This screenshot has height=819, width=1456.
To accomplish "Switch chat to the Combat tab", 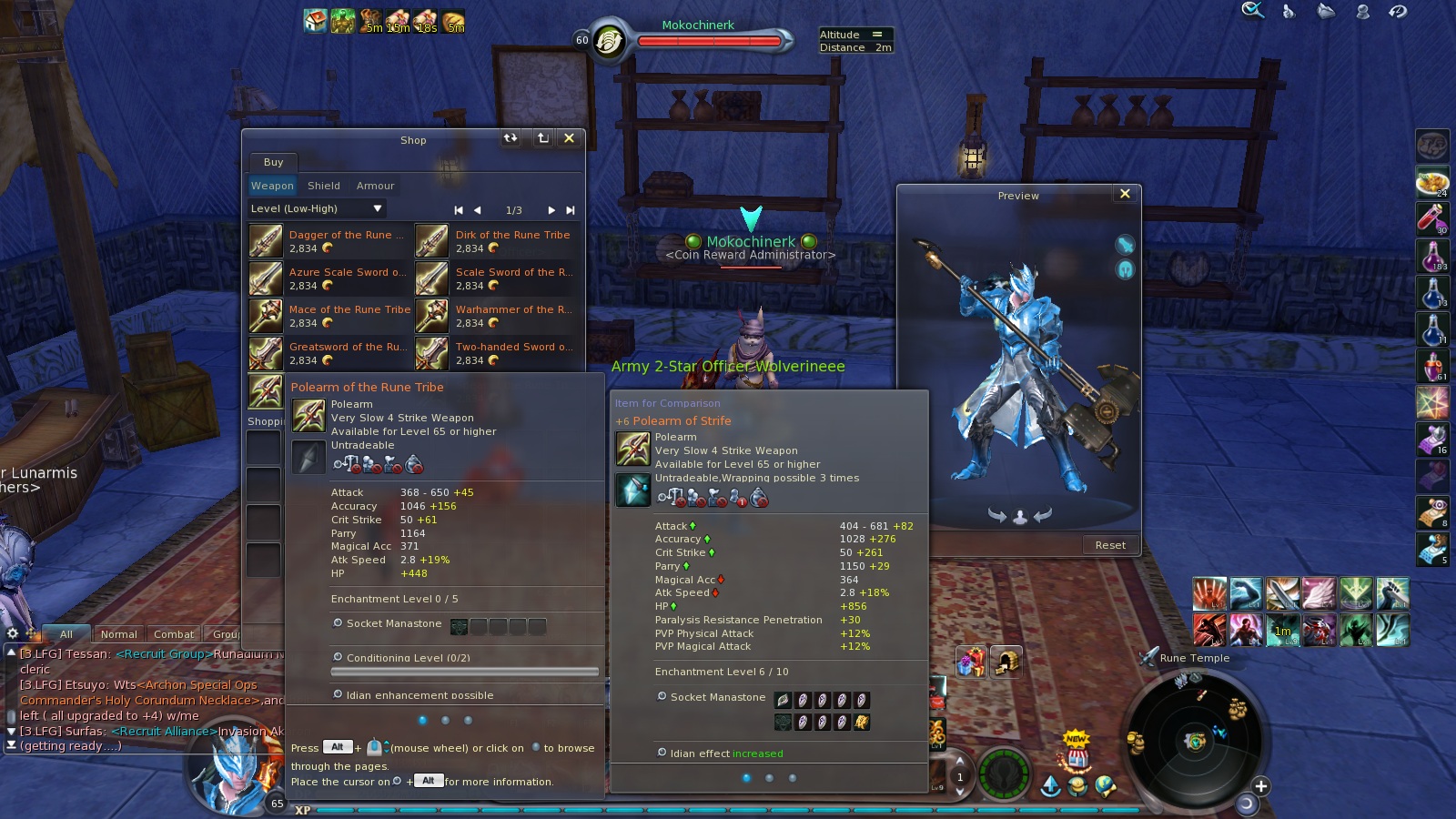I will click(x=174, y=634).
